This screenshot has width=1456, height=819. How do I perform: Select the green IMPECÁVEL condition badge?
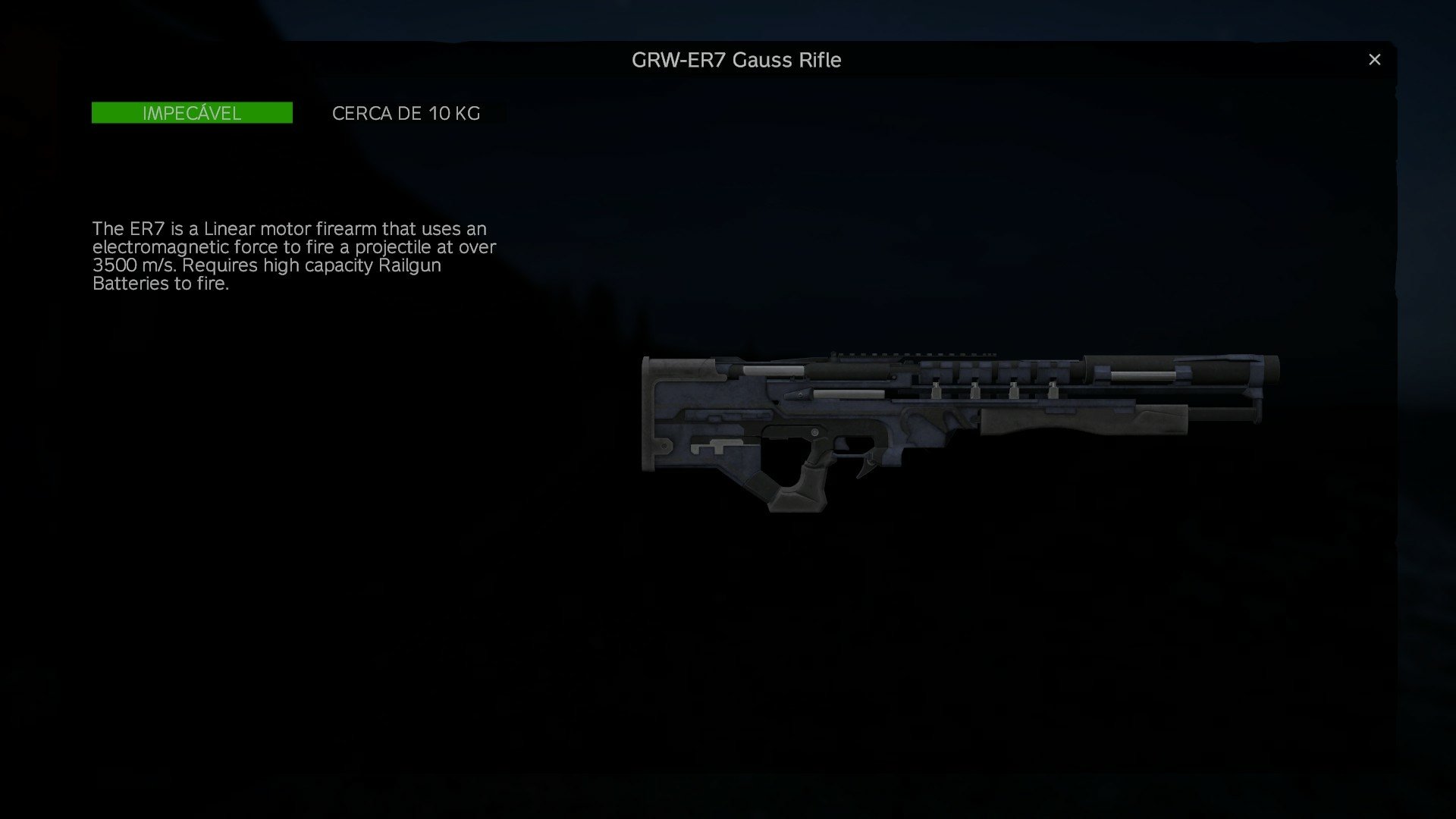[x=191, y=113]
